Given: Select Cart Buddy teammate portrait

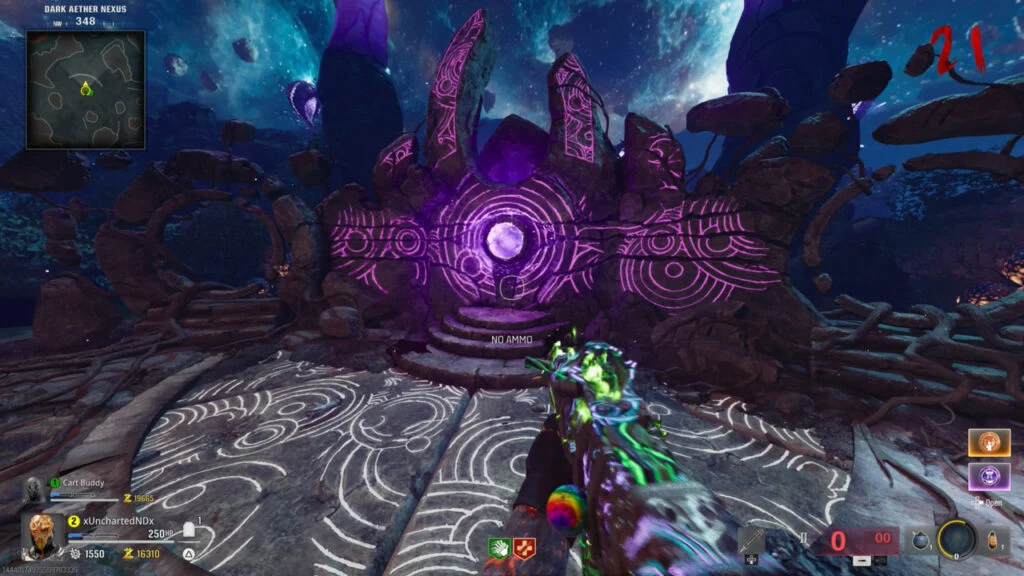Looking at the screenshot, I should coord(33,490).
